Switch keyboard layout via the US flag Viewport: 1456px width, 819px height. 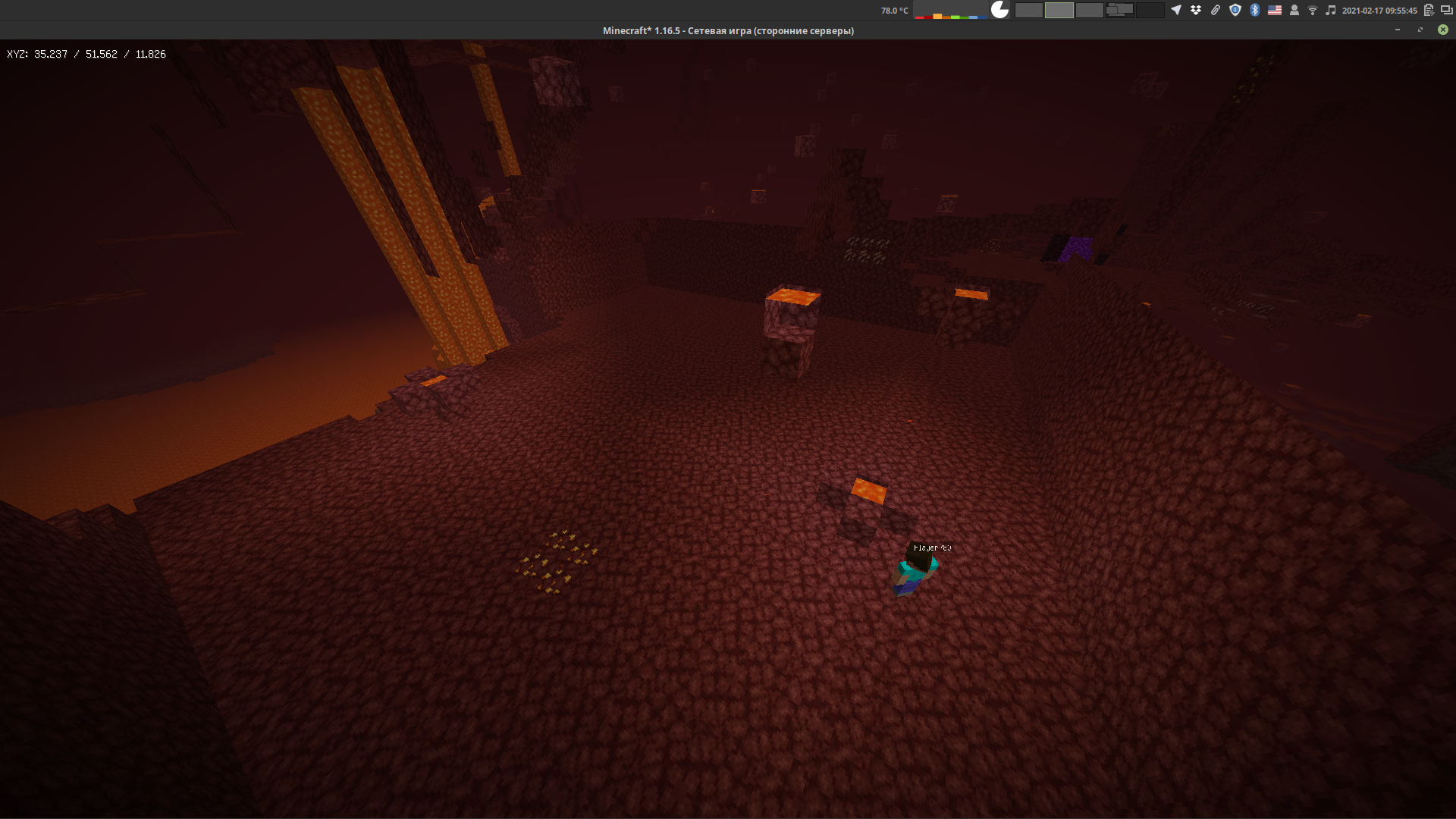click(x=1275, y=10)
